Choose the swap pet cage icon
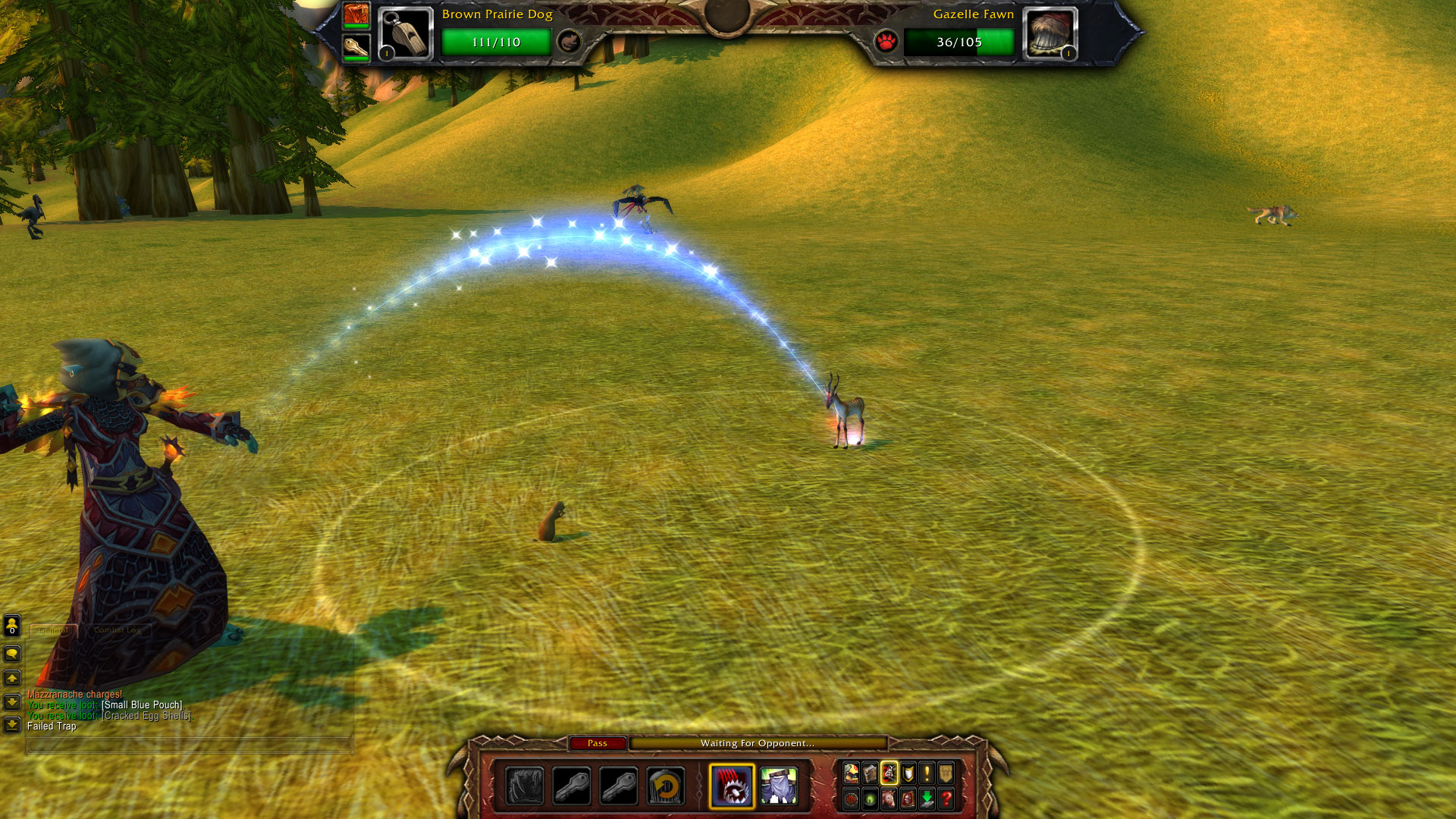Viewport: 1456px width, 819px height. (x=666, y=786)
